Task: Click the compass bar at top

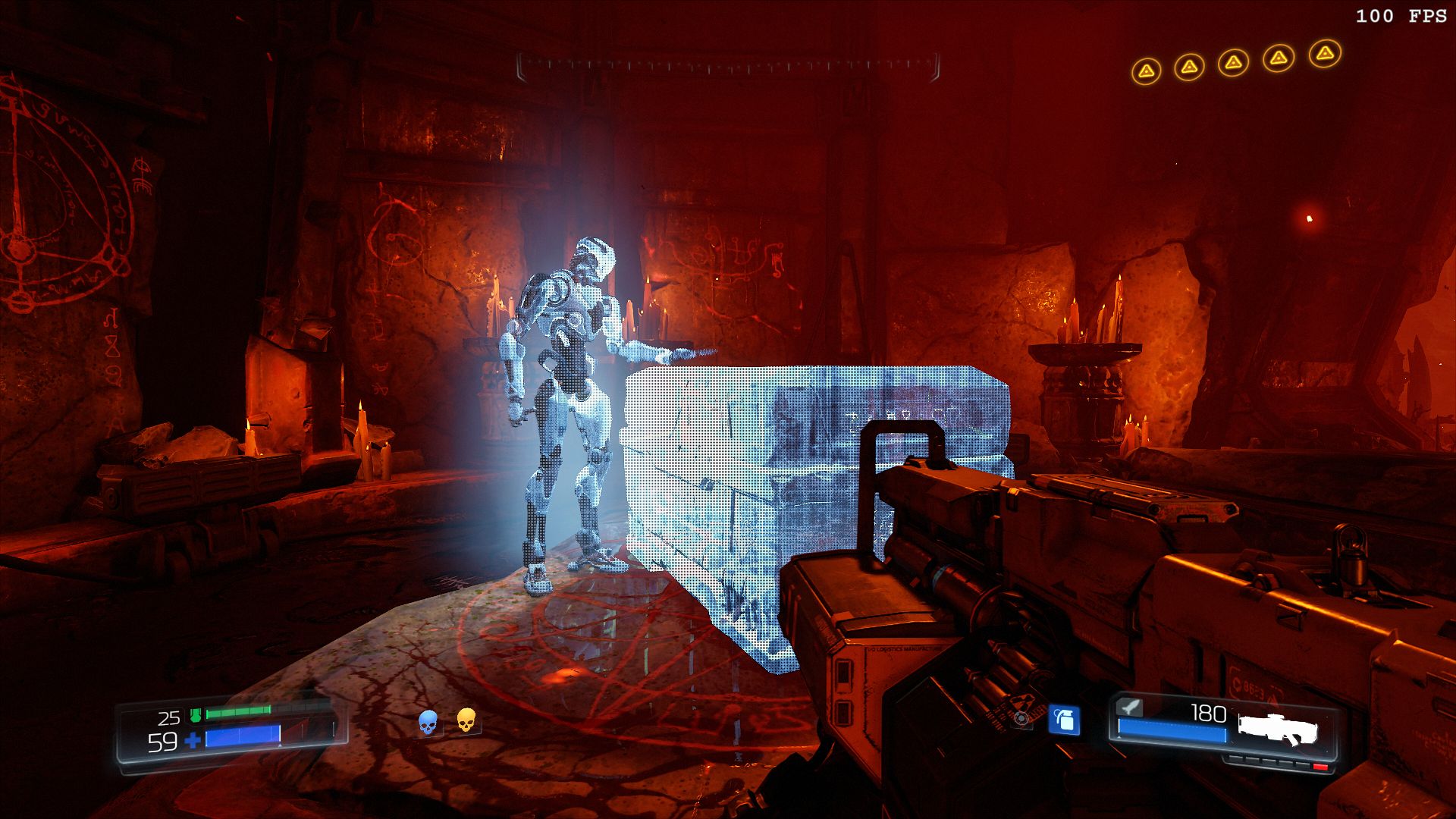Action: pyautogui.click(x=728, y=67)
